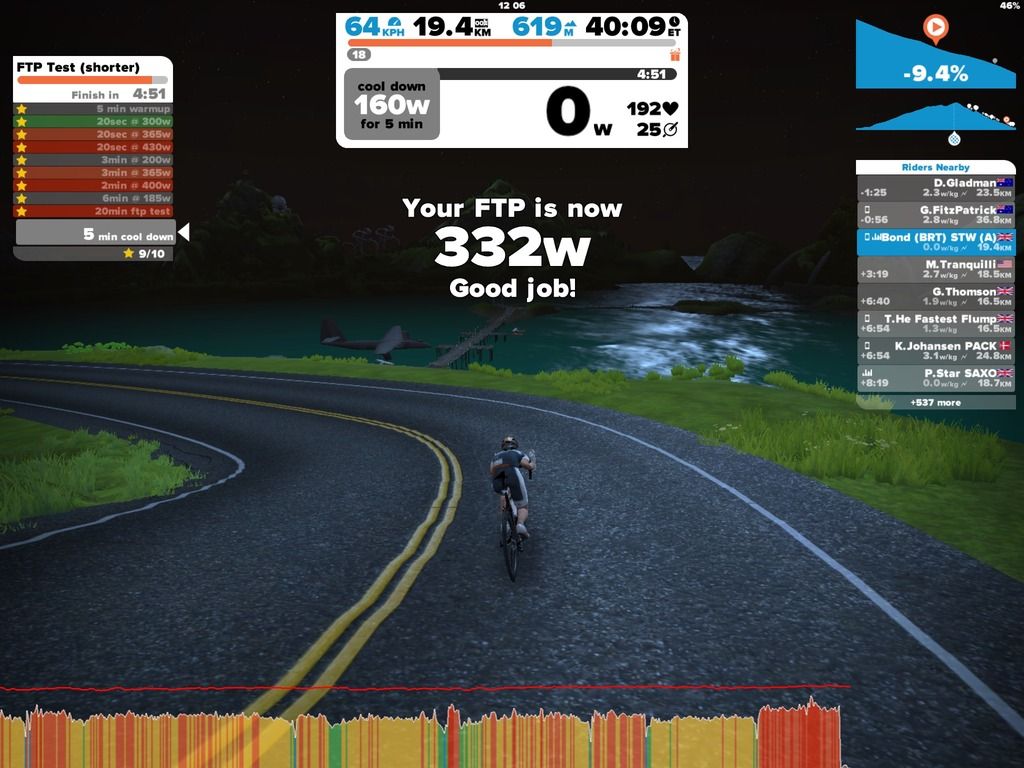This screenshot has height=768, width=1024.
Task: View rider M.Tranquilli
Action: [935, 269]
